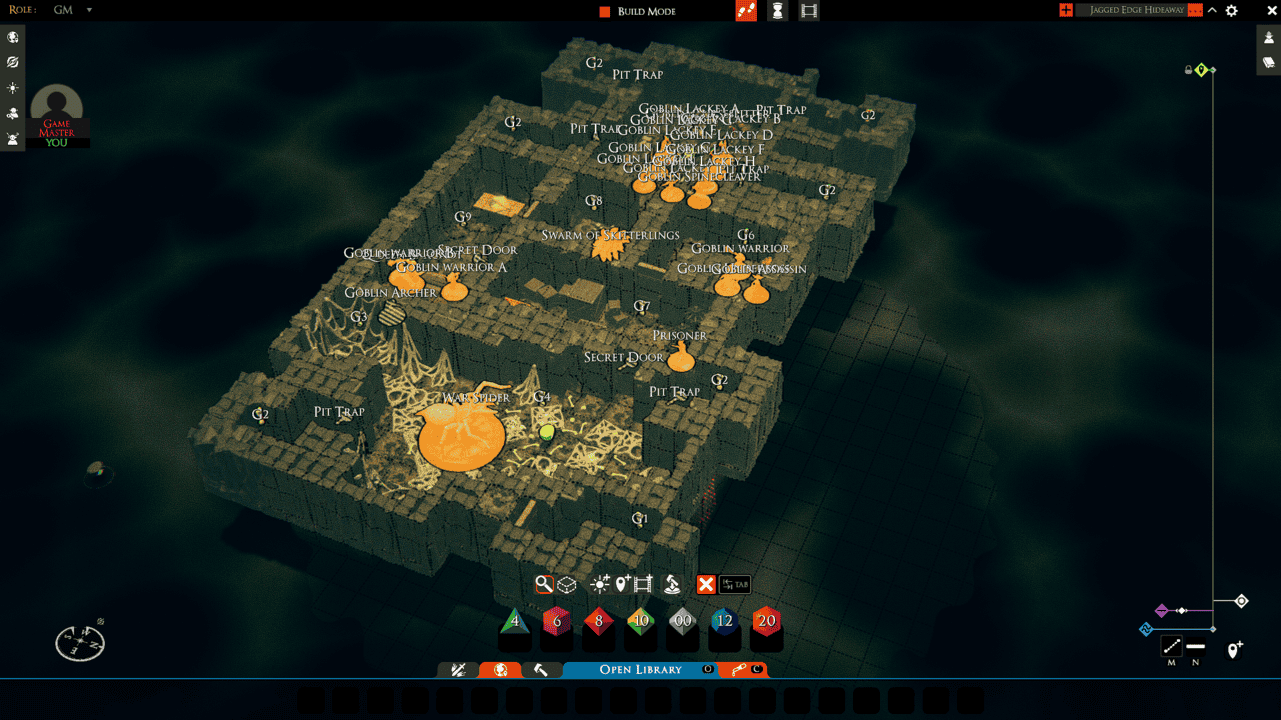Open board options via the orange ellipsis

pyautogui.click(x=1195, y=10)
